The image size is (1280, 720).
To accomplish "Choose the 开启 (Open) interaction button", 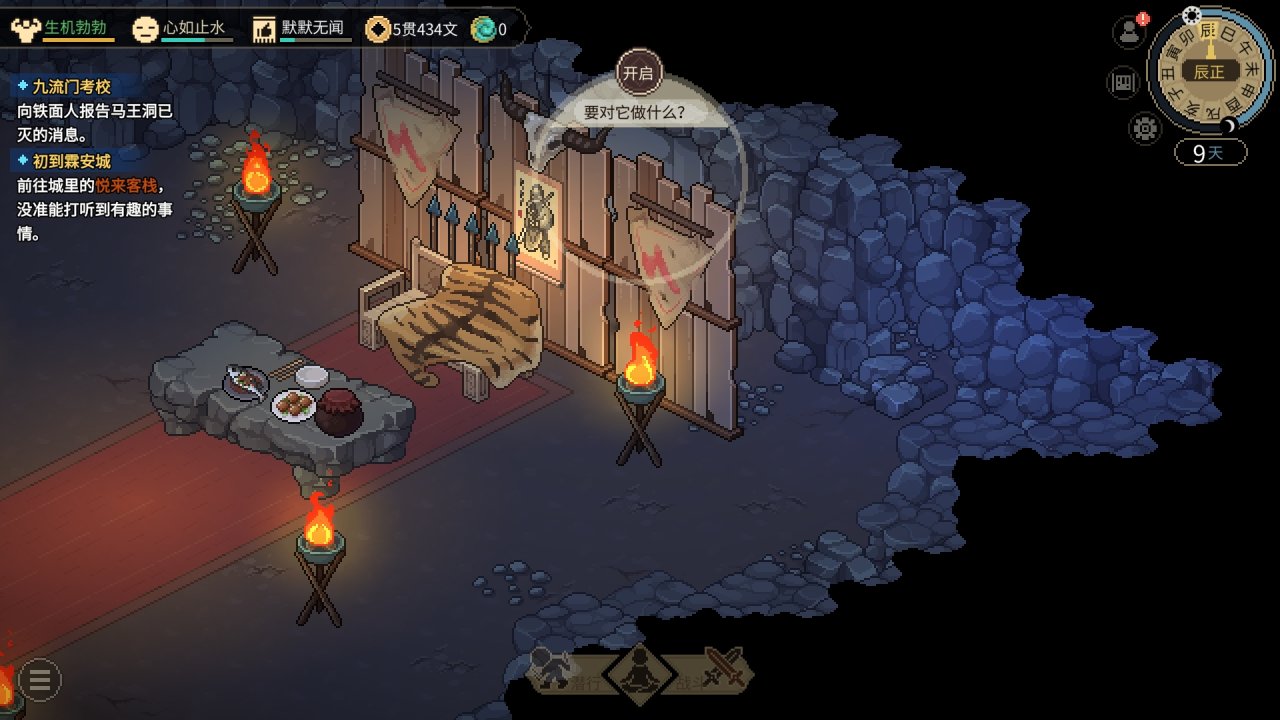I will pos(639,73).
